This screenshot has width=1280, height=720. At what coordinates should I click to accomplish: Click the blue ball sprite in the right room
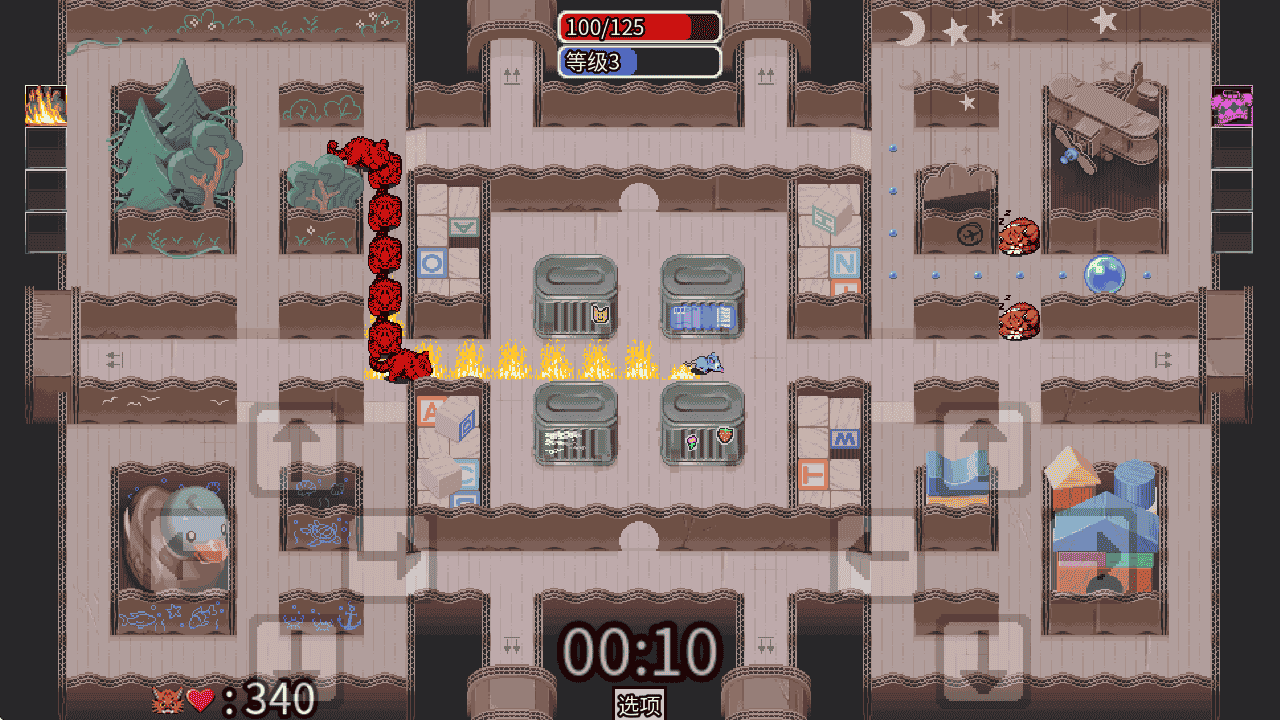click(x=1102, y=275)
